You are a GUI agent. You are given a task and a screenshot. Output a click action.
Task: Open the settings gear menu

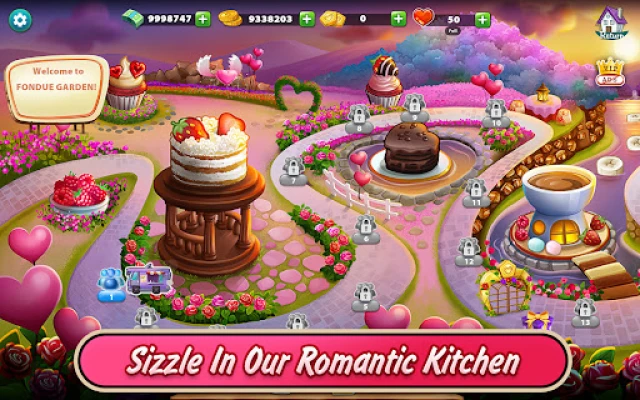coord(19,19)
